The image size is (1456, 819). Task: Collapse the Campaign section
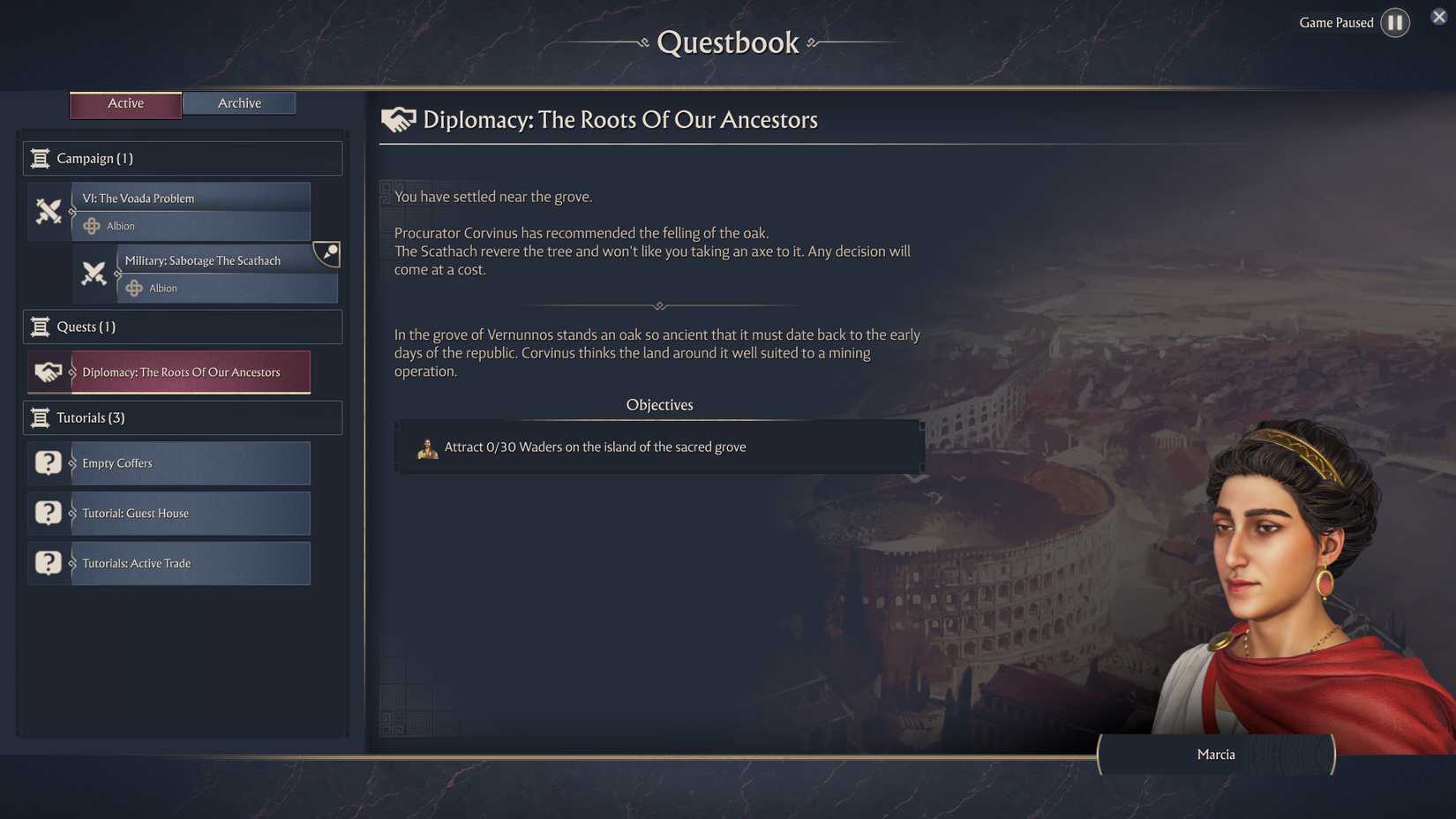pos(182,158)
